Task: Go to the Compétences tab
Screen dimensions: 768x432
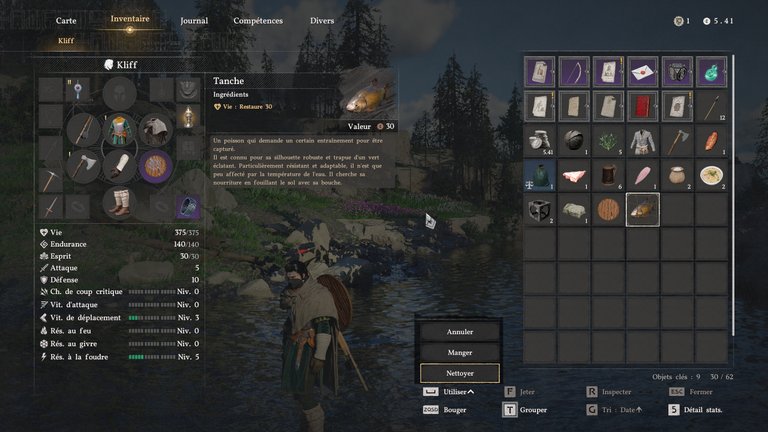Action: (x=258, y=20)
